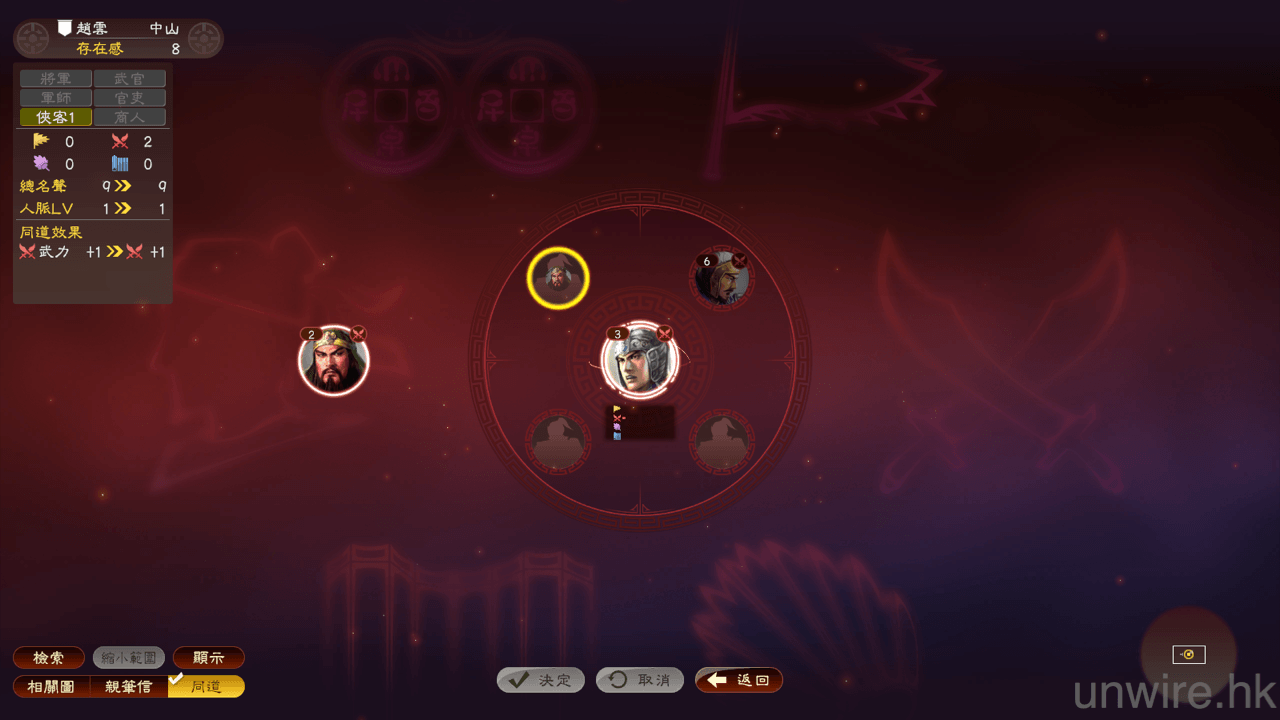Cancel using the 取消 button
Screen dimensions: 1280x720
640,680
